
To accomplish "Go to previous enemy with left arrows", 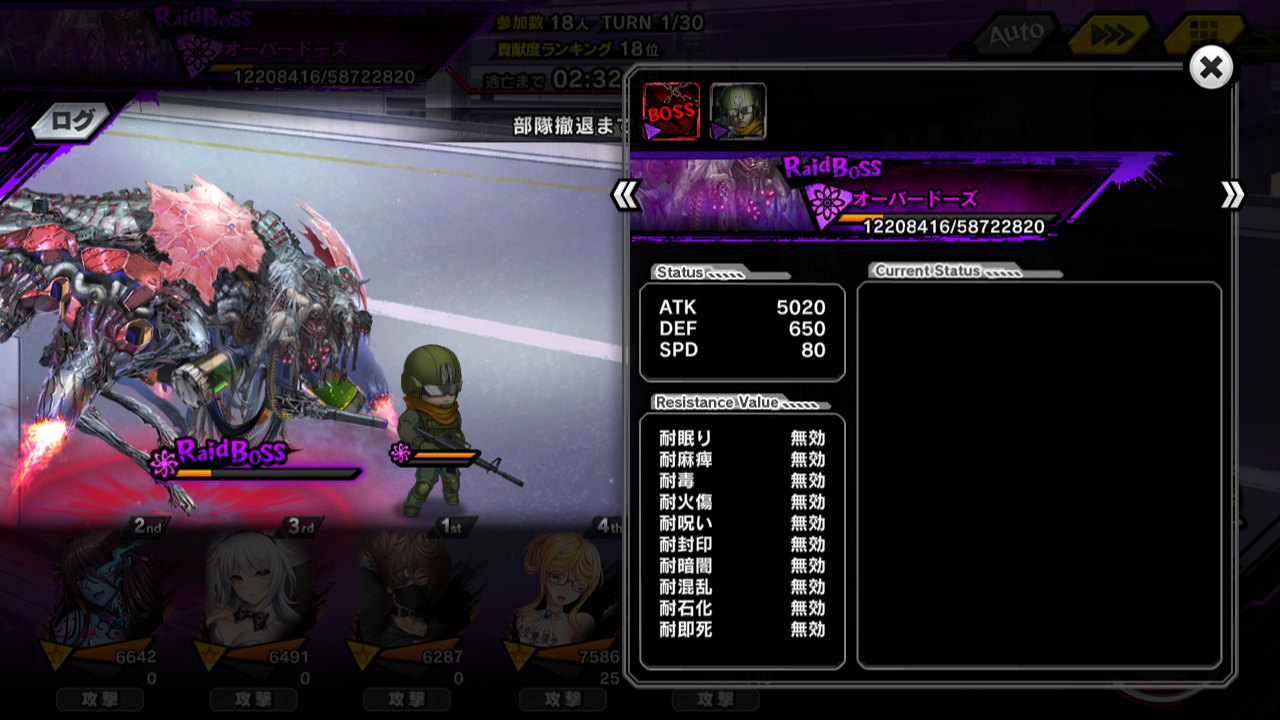I will pos(625,195).
